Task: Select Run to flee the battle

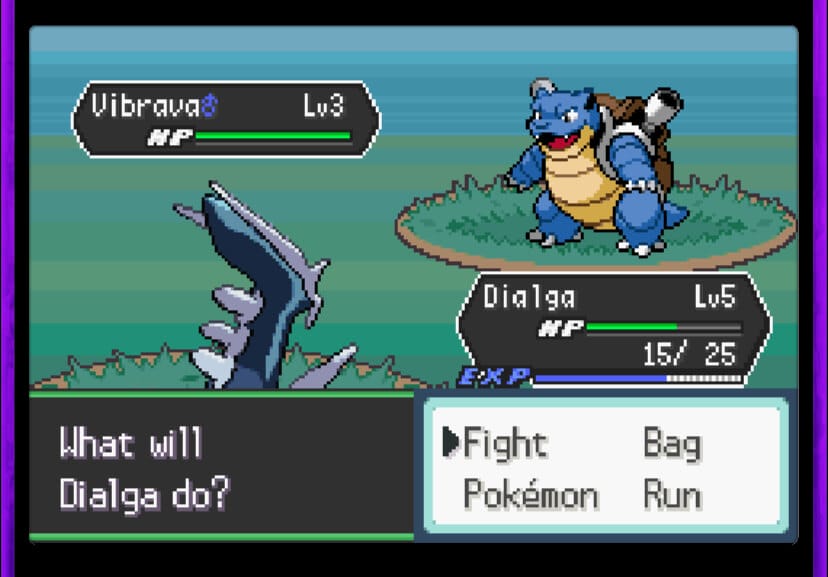Action: [x=671, y=494]
